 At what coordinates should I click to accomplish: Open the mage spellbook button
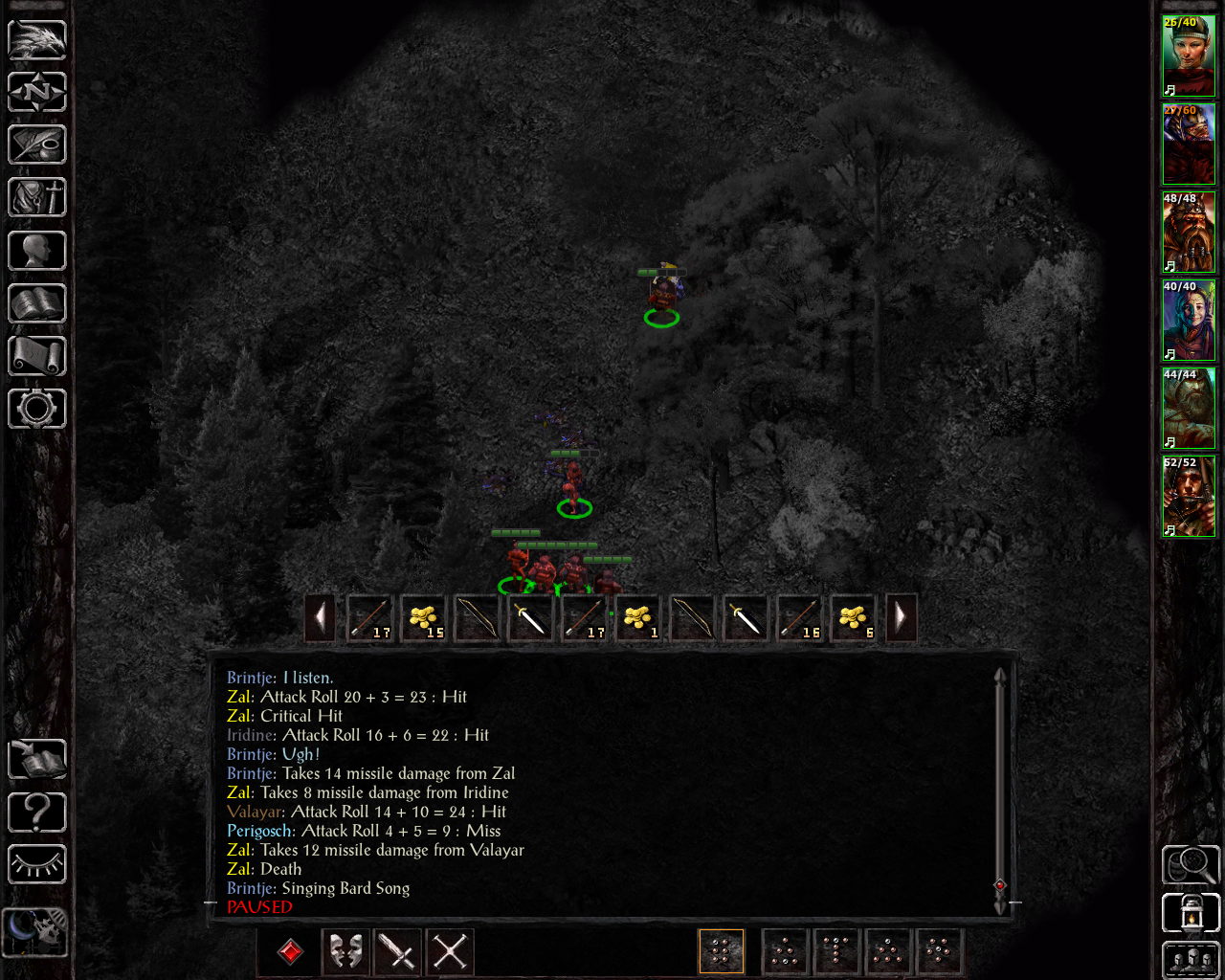(37, 304)
